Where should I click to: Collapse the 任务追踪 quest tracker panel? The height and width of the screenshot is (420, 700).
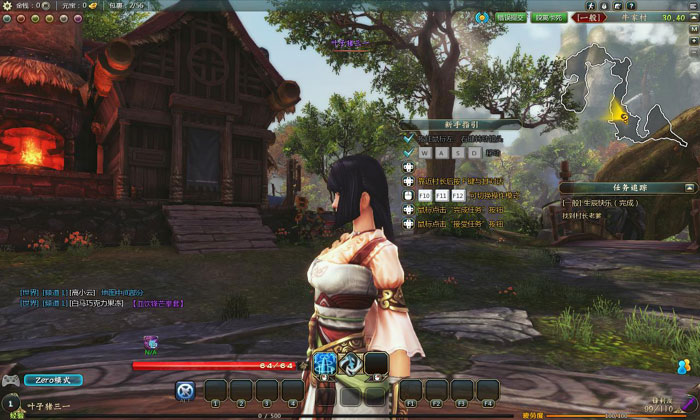point(688,187)
